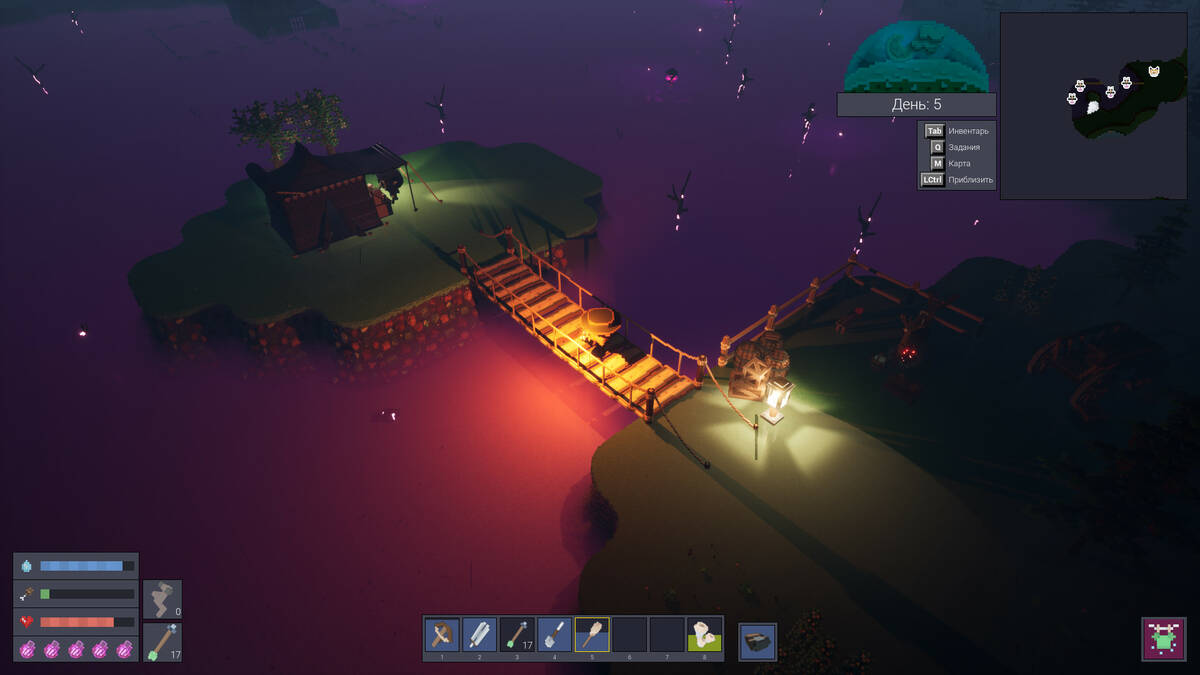The image size is (1200, 675).
Task: Pick the highlighted torch in hotbar slot 5
Action: click(592, 634)
